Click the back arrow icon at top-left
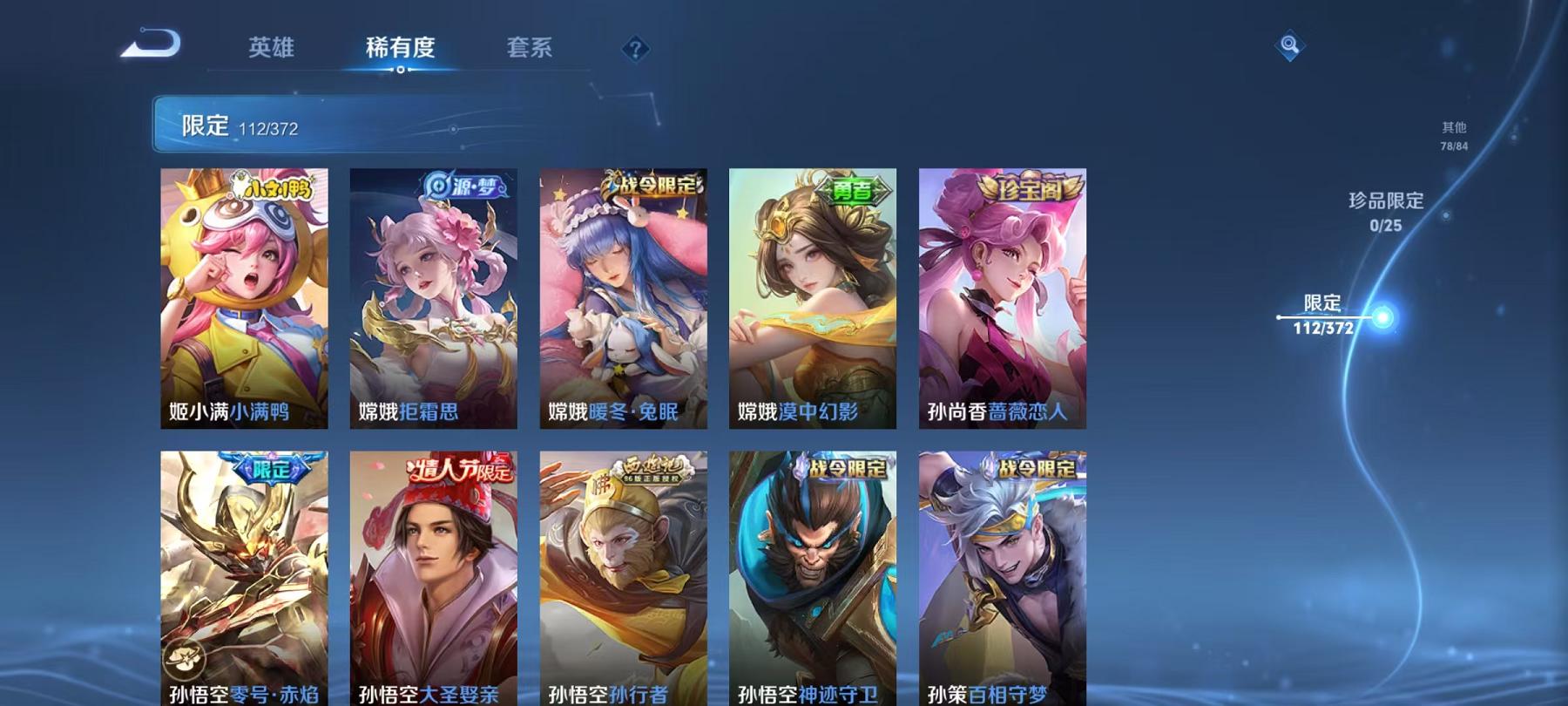Image resolution: width=1568 pixels, height=706 pixels. point(150,41)
